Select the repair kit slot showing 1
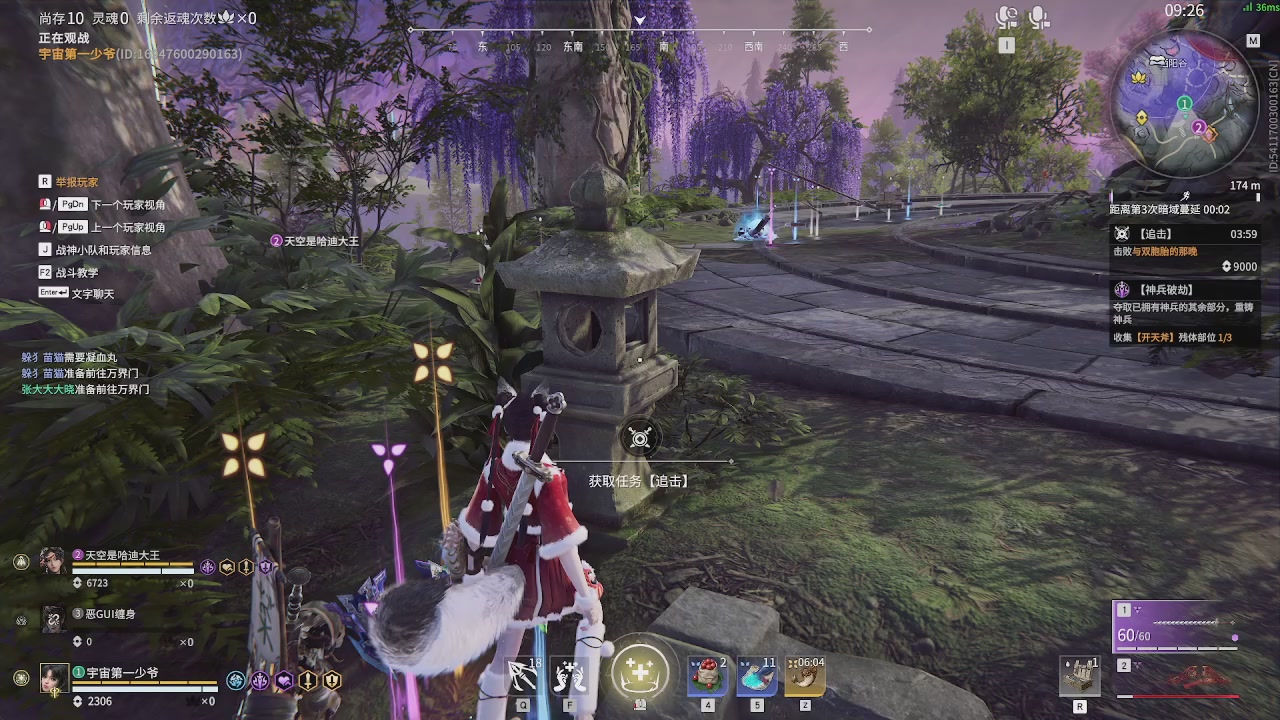 tap(1080, 677)
